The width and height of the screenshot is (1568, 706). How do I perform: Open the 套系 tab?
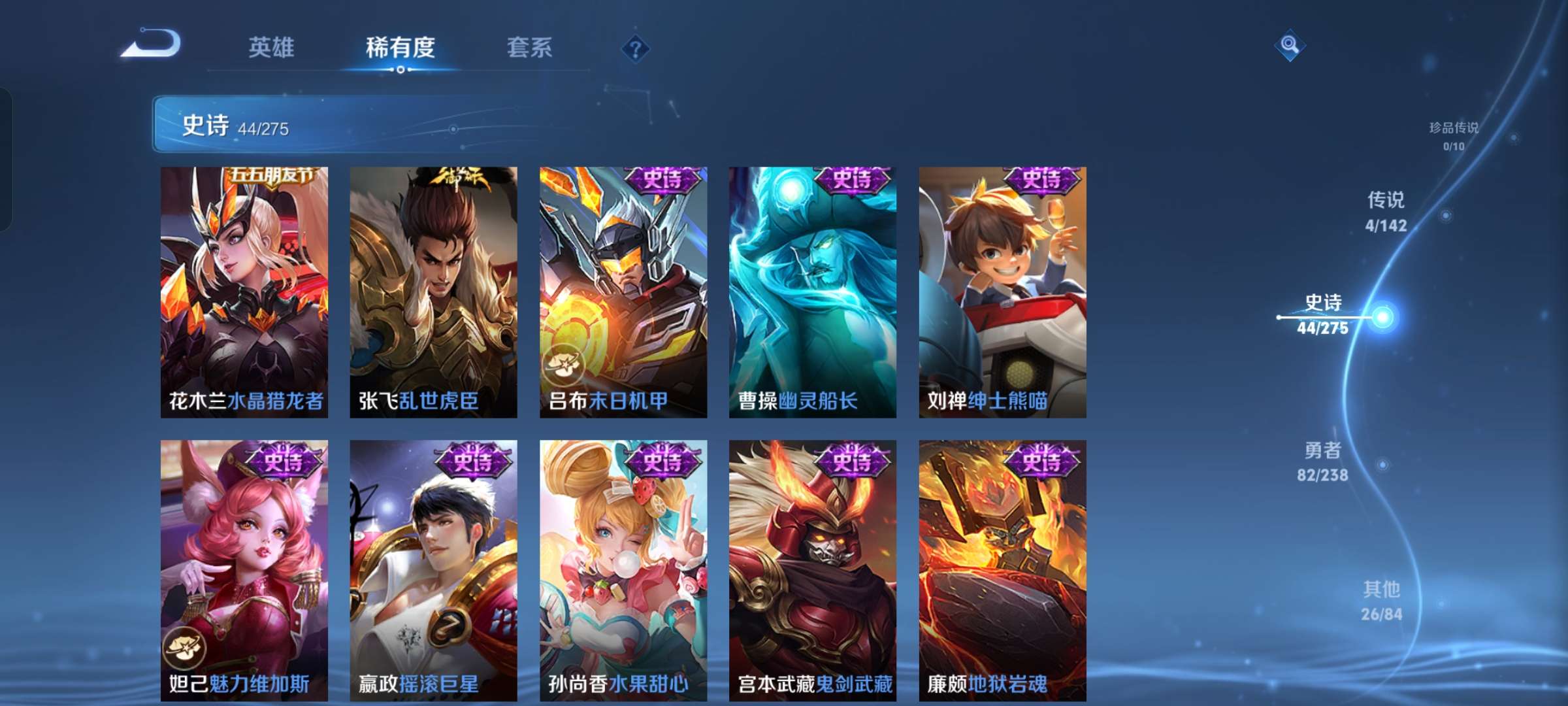point(529,48)
